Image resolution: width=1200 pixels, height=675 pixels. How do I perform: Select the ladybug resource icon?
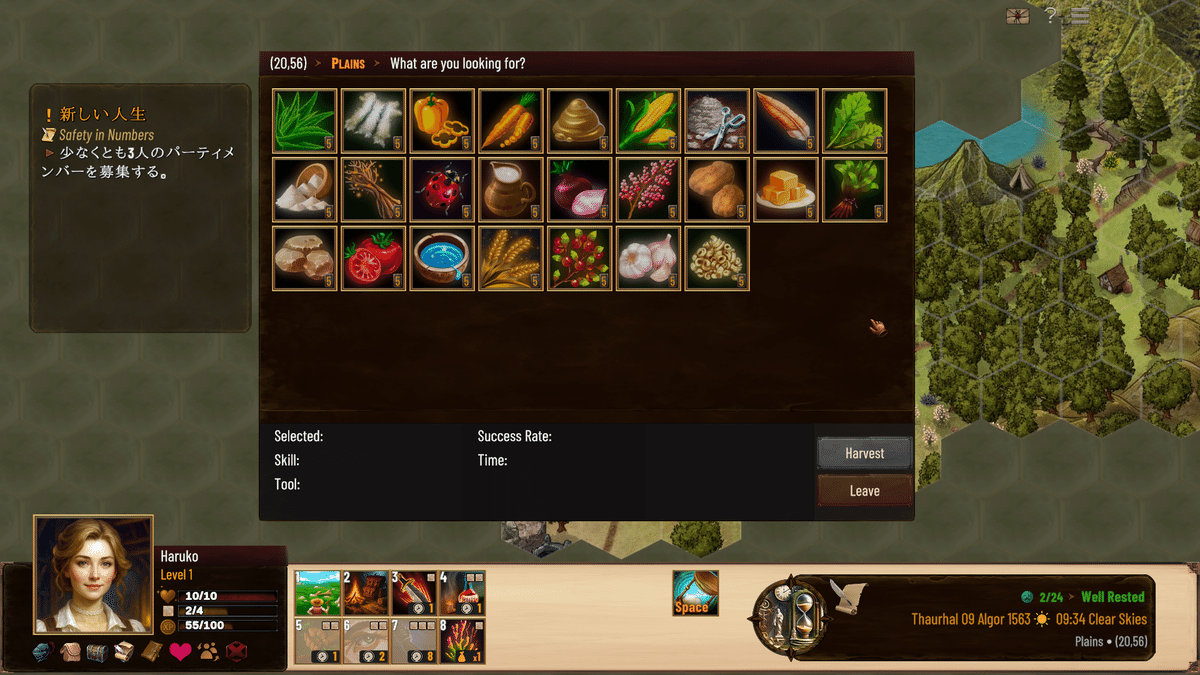[442, 189]
